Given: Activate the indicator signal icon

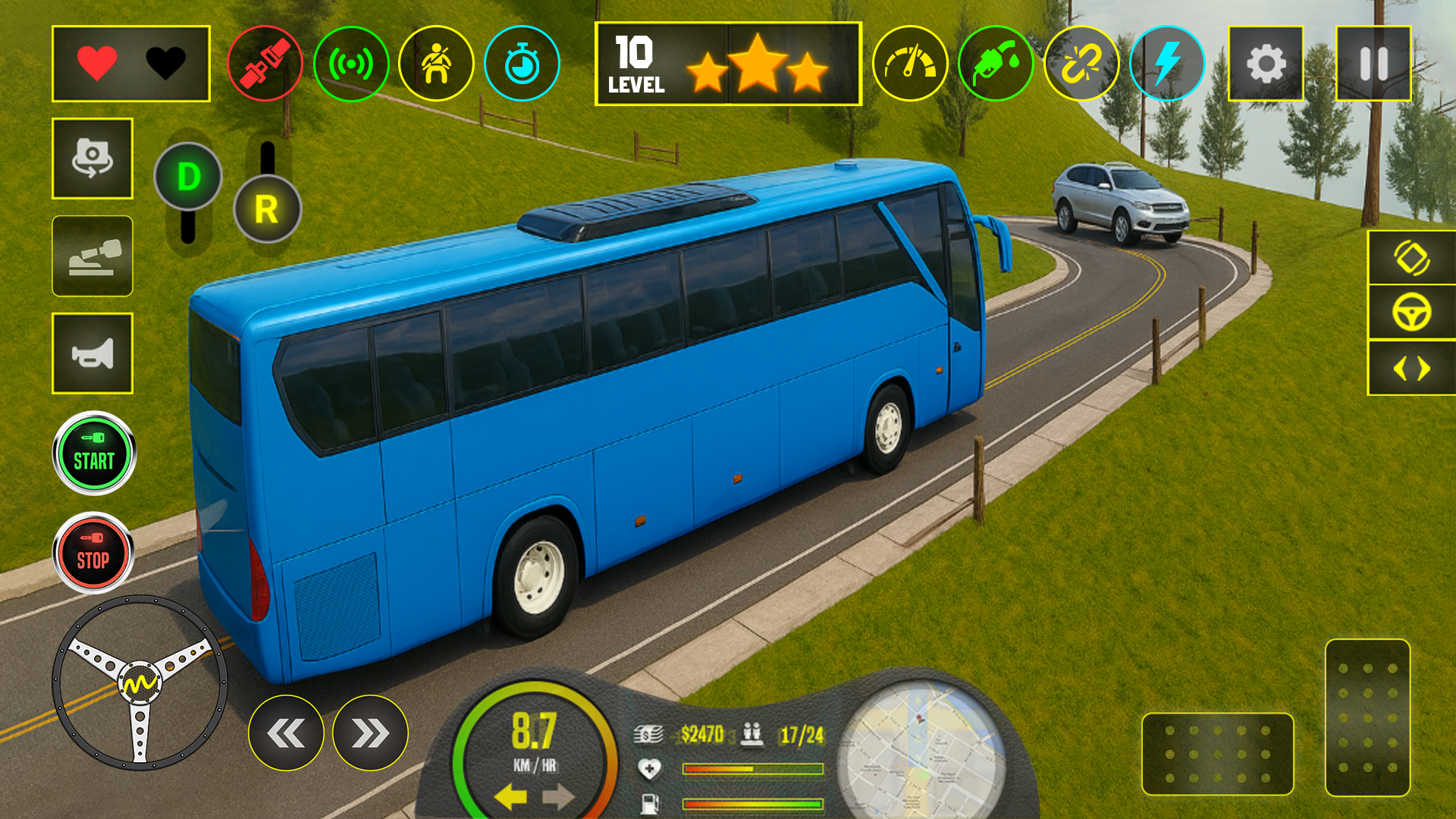Looking at the screenshot, I should pos(351,64).
